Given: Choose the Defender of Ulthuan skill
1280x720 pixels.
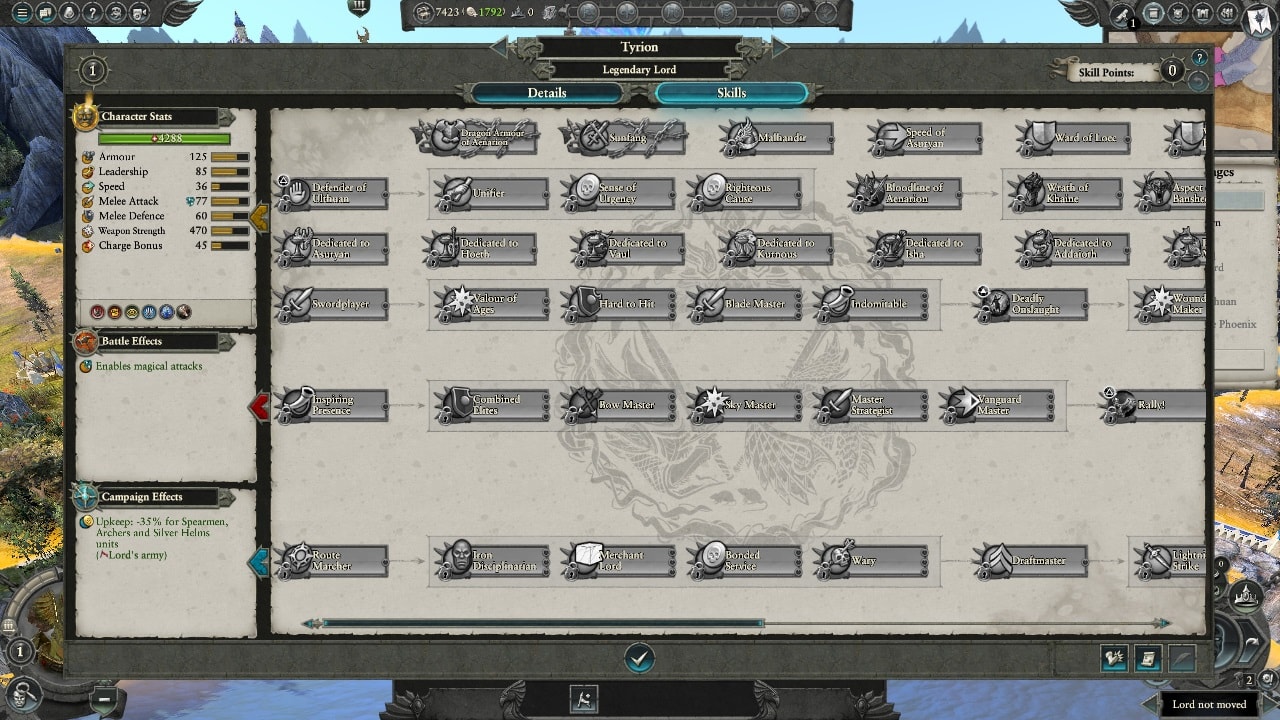Looking at the screenshot, I should click(x=333, y=193).
